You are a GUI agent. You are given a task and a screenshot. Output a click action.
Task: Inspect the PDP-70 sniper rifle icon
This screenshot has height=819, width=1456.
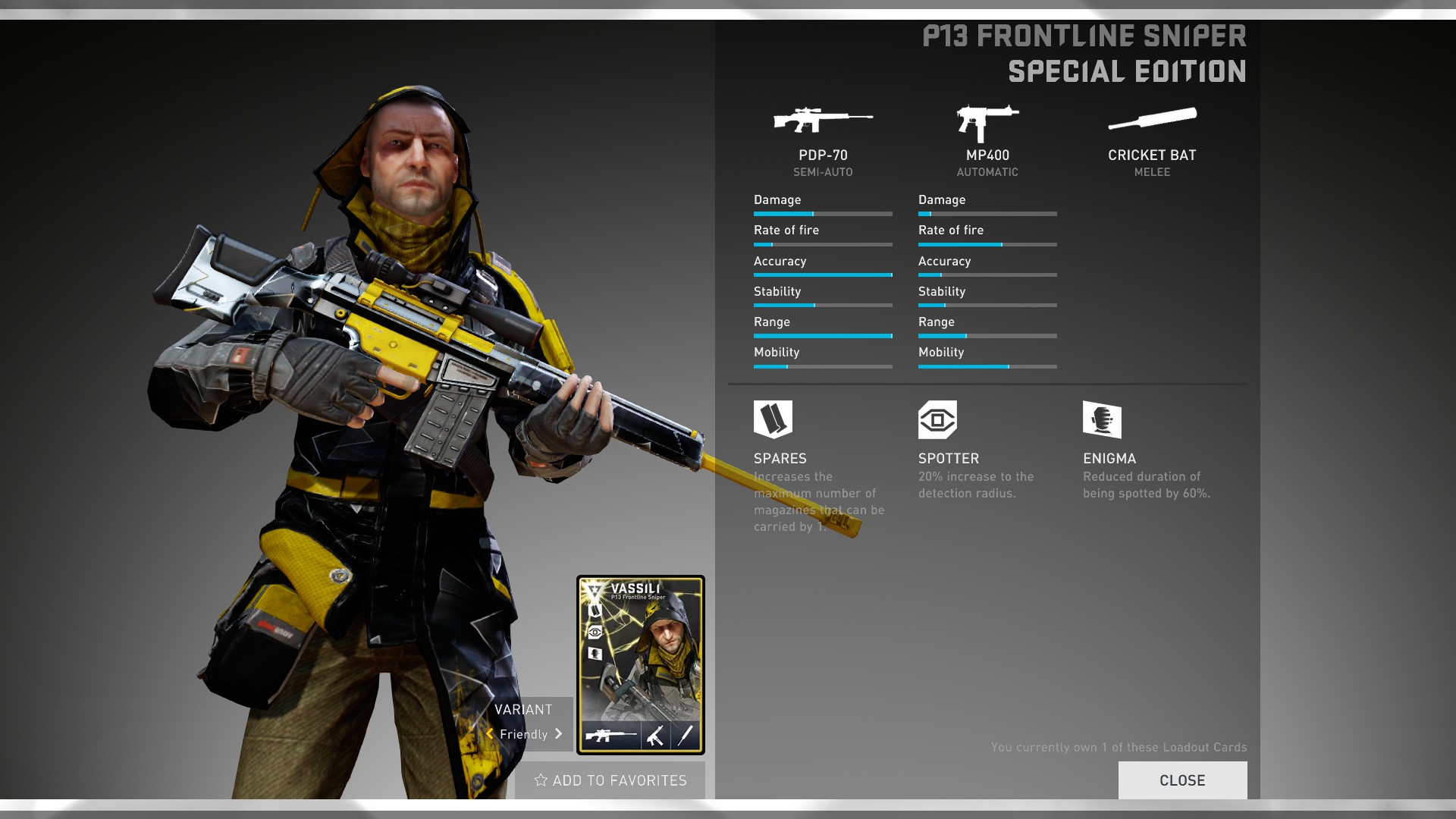tap(823, 120)
